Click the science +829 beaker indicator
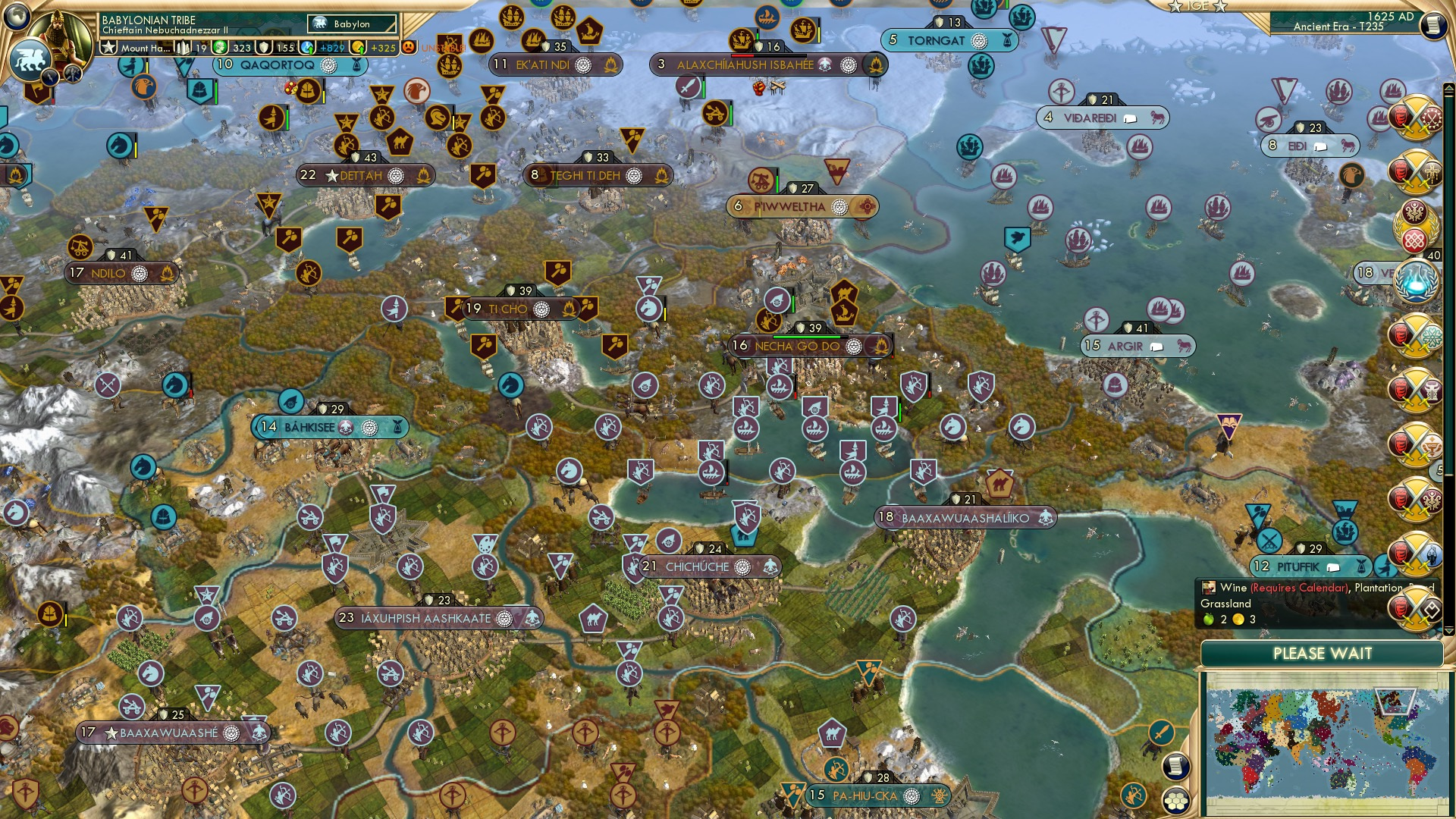This screenshot has height=819, width=1456. pos(332,47)
